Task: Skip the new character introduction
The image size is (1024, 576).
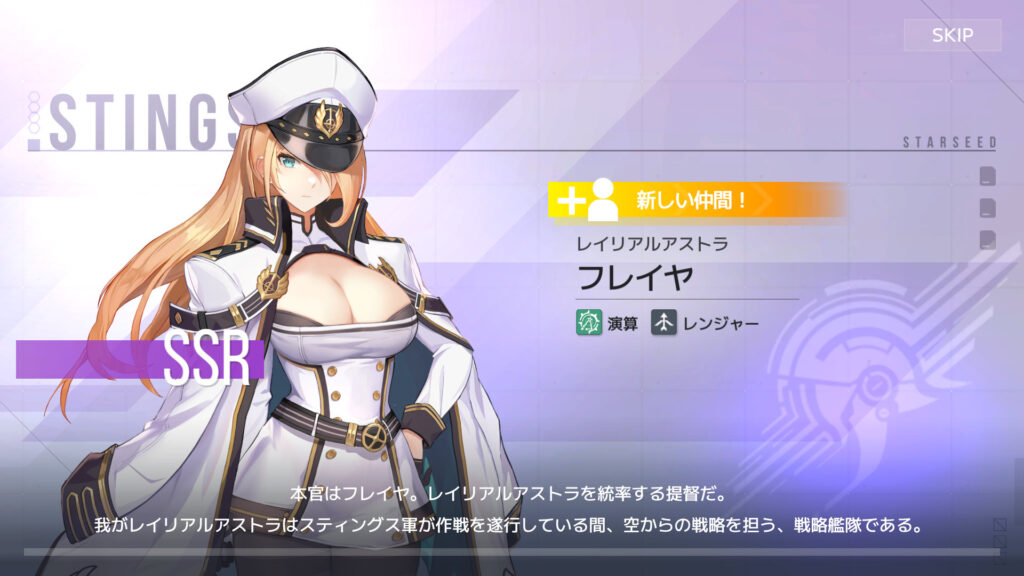Action: pyautogui.click(x=952, y=36)
